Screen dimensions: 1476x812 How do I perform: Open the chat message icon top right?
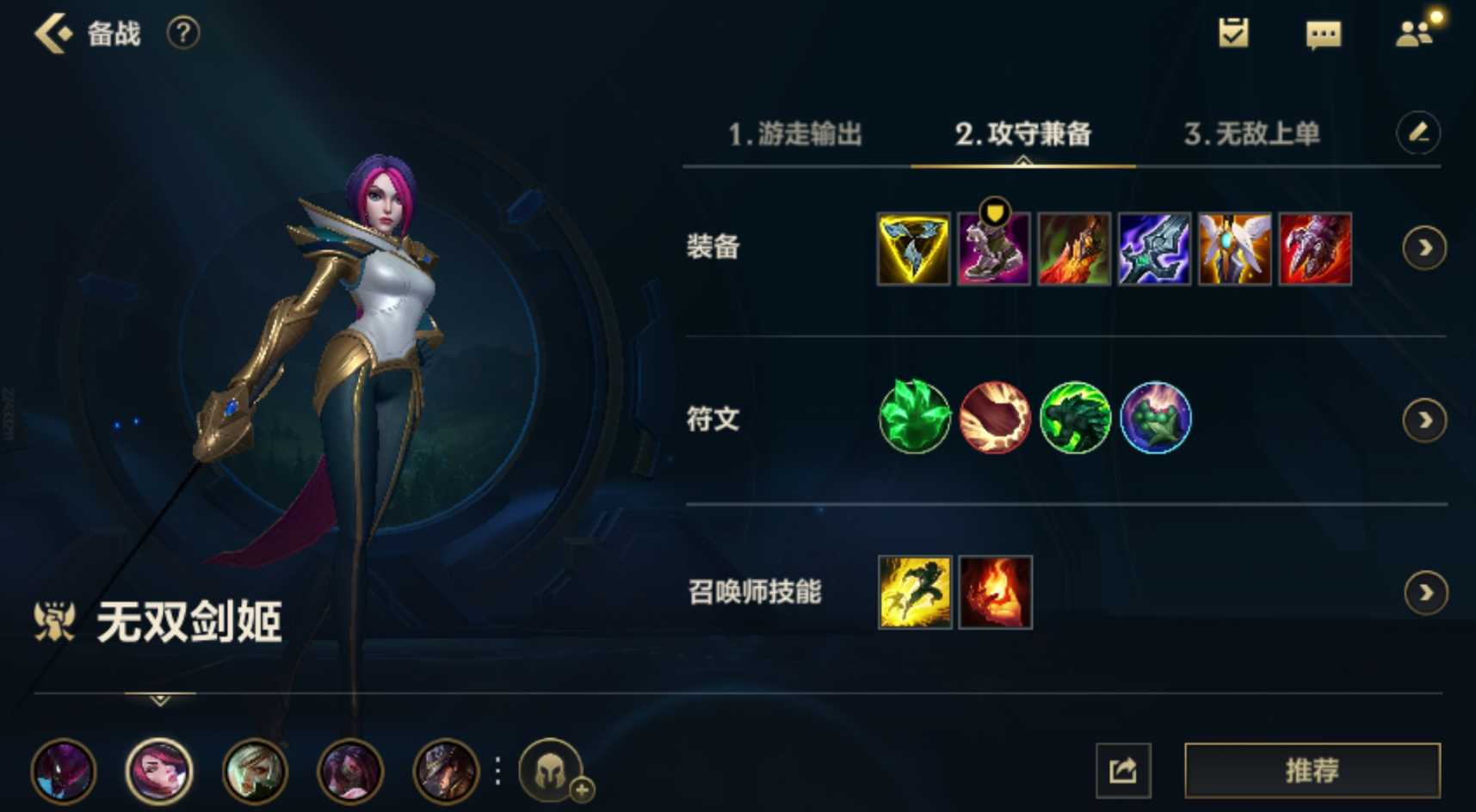click(1323, 33)
